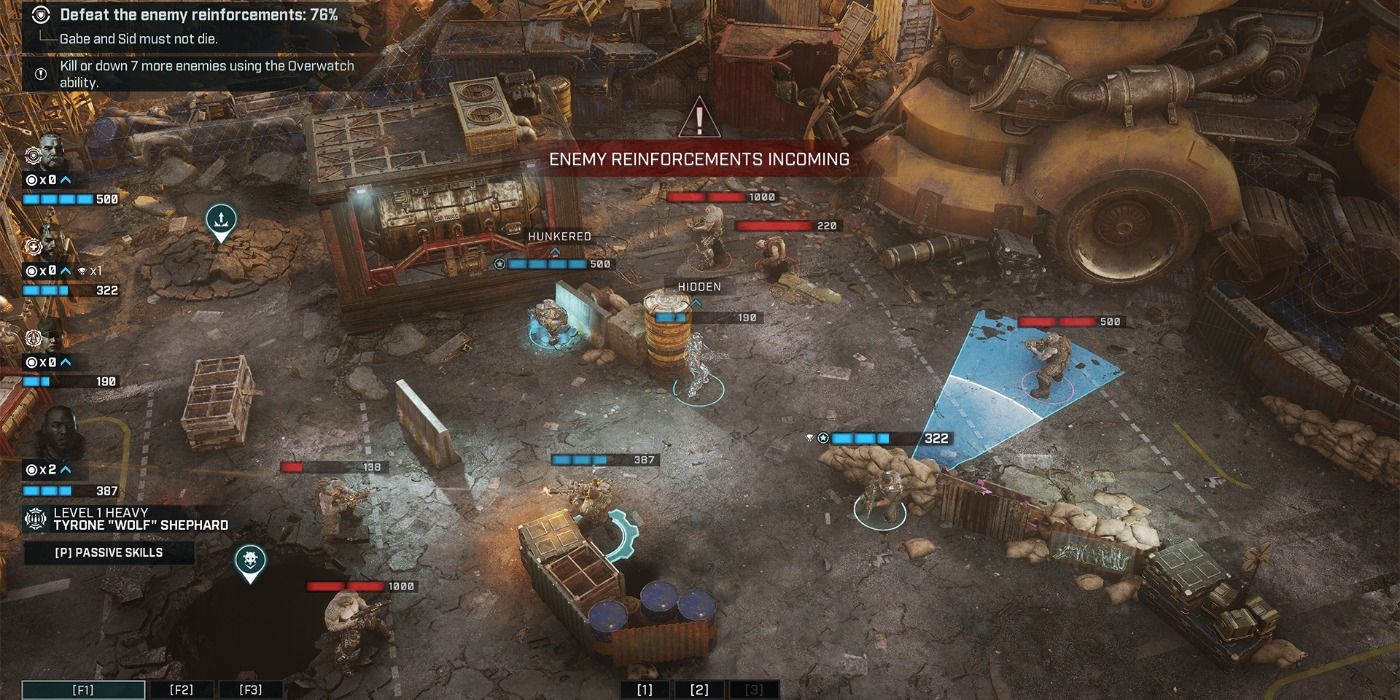Click the skull emergence hole map marker
The width and height of the screenshot is (1400, 700).
250,561
